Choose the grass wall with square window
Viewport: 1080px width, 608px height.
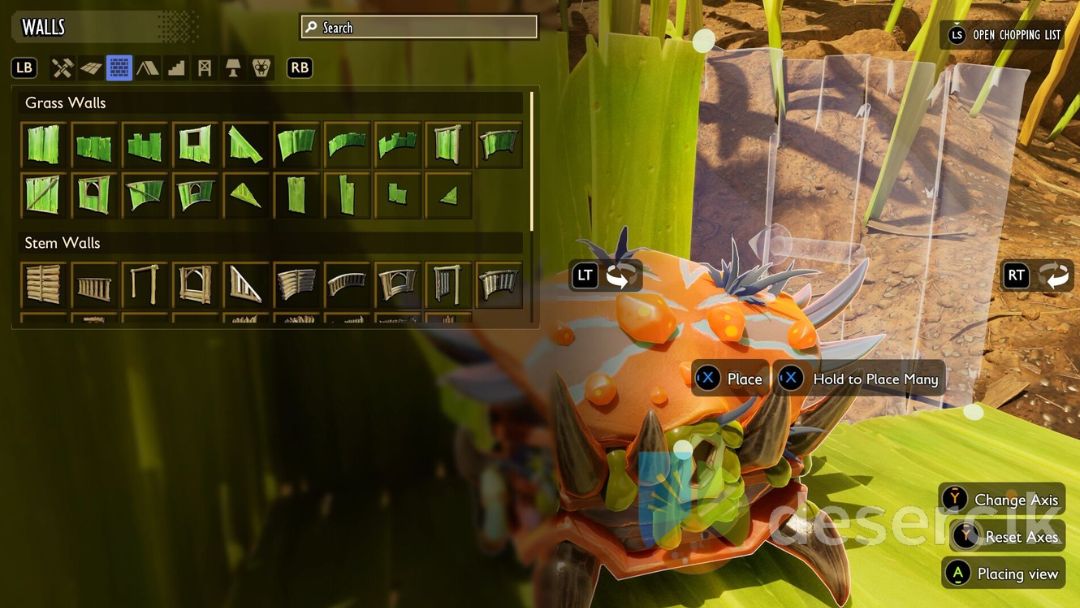pos(195,145)
